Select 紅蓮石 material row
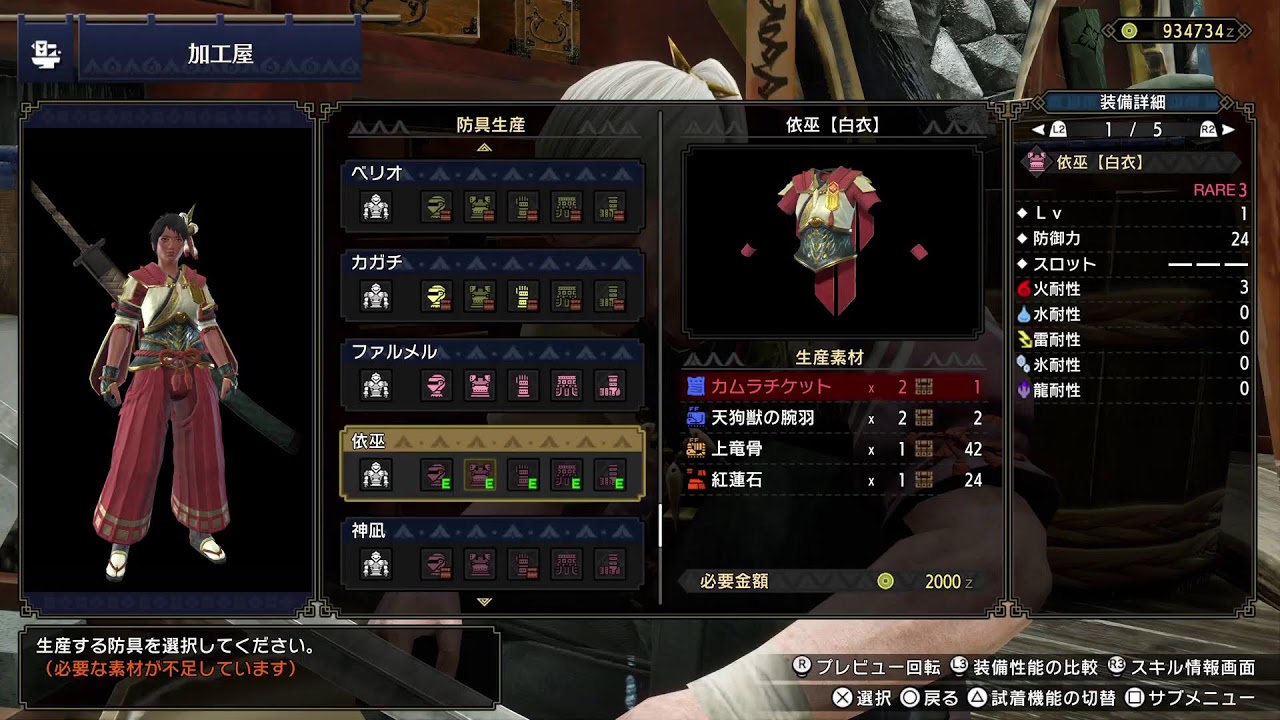1280x720 pixels. (832, 480)
